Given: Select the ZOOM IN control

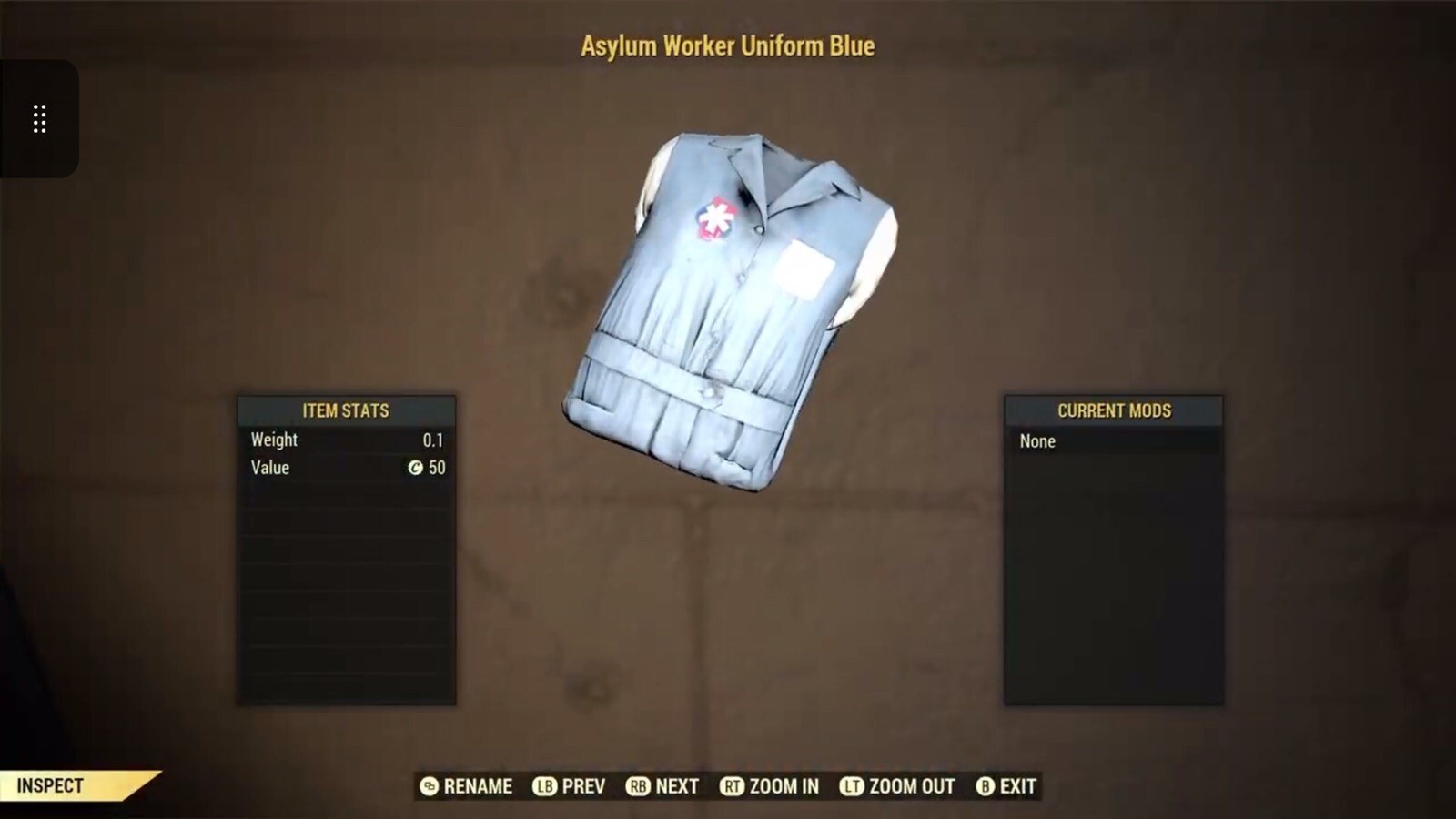Looking at the screenshot, I should tap(783, 786).
